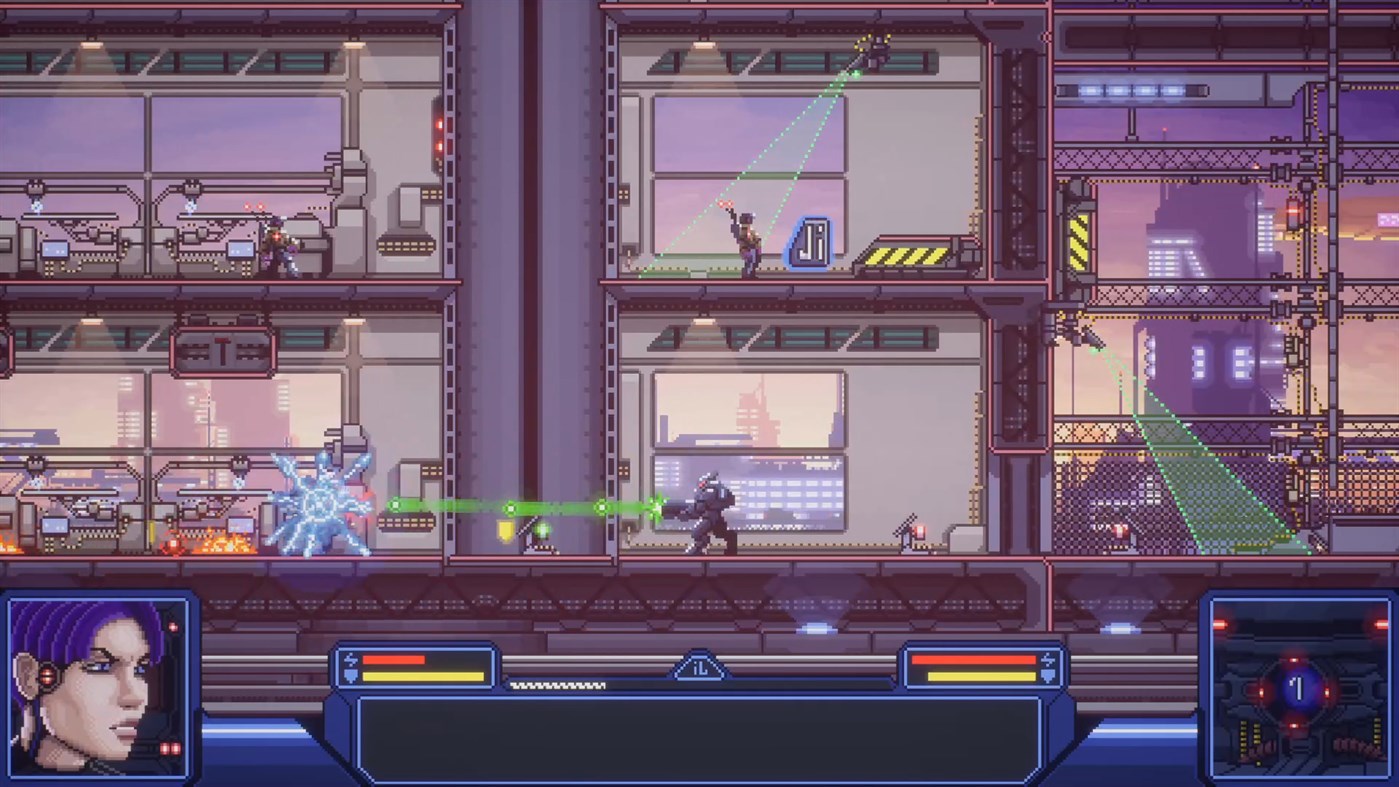Select the sniper enemy on the left walkway
1399x787 pixels.
click(280, 243)
